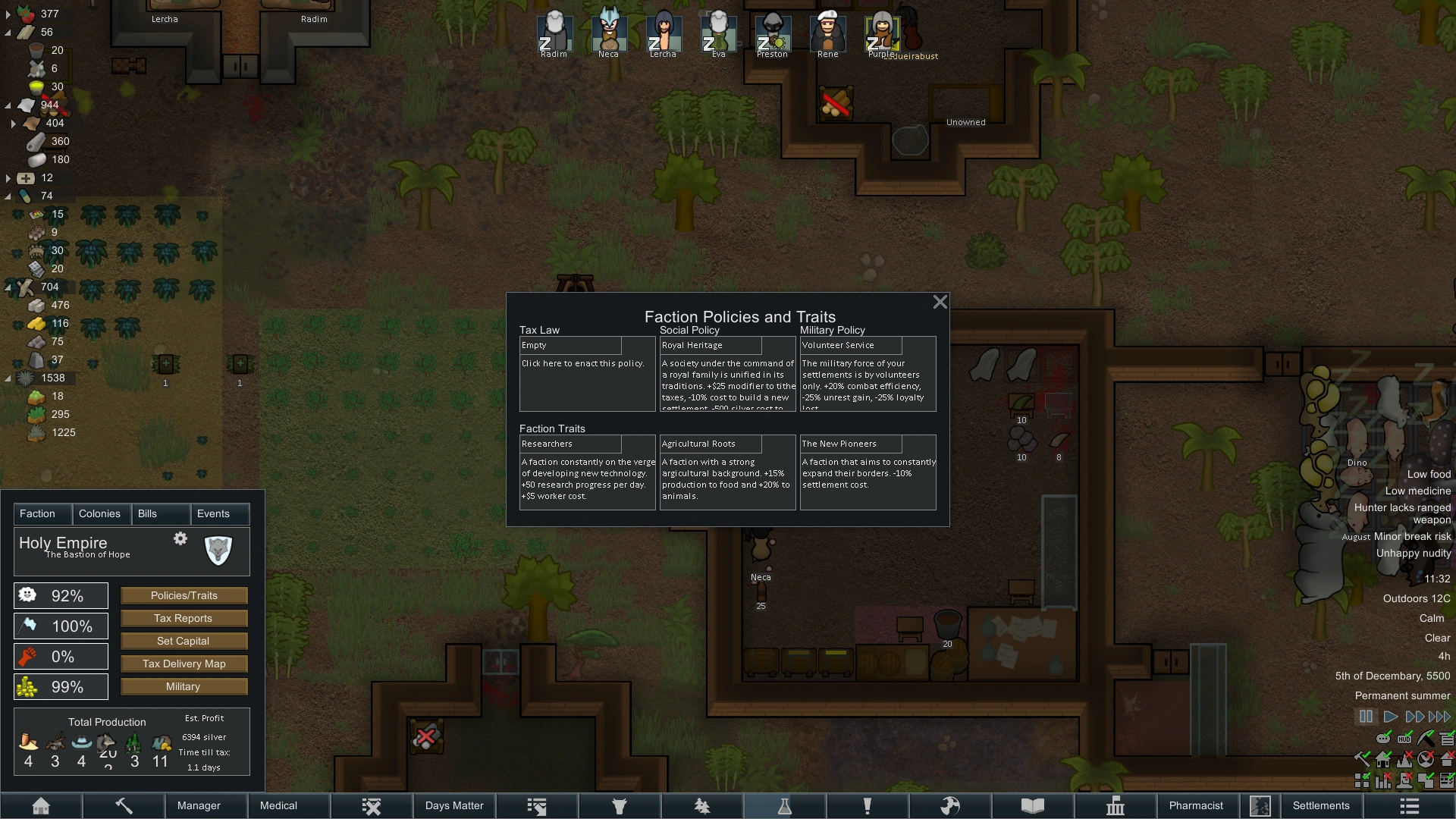This screenshot has width=1456, height=819.
Task: Select the pickaxe icon on the bottom toolbar
Action: coord(124,805)
